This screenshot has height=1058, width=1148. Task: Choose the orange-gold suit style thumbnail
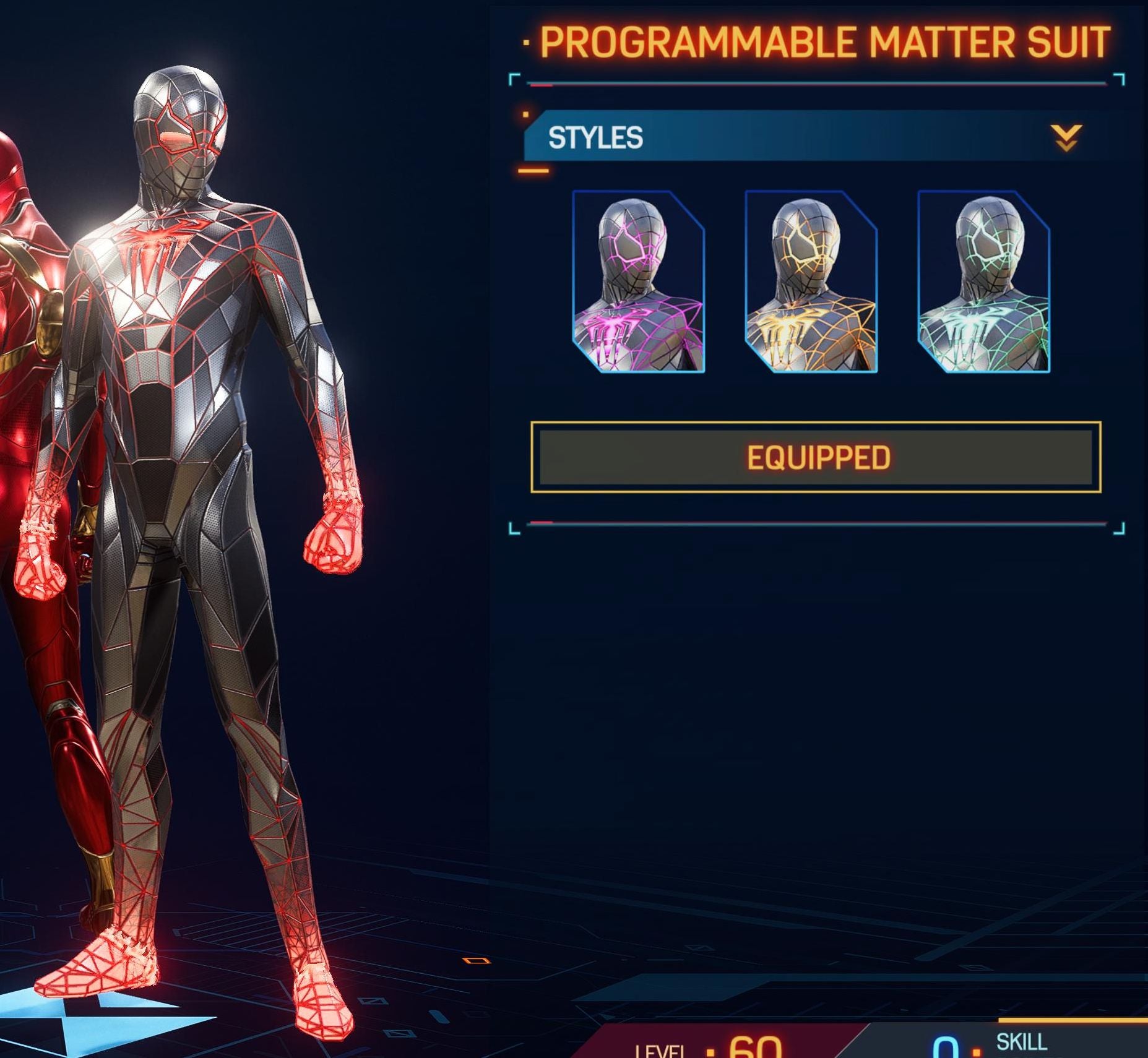[x=811, y=282]
